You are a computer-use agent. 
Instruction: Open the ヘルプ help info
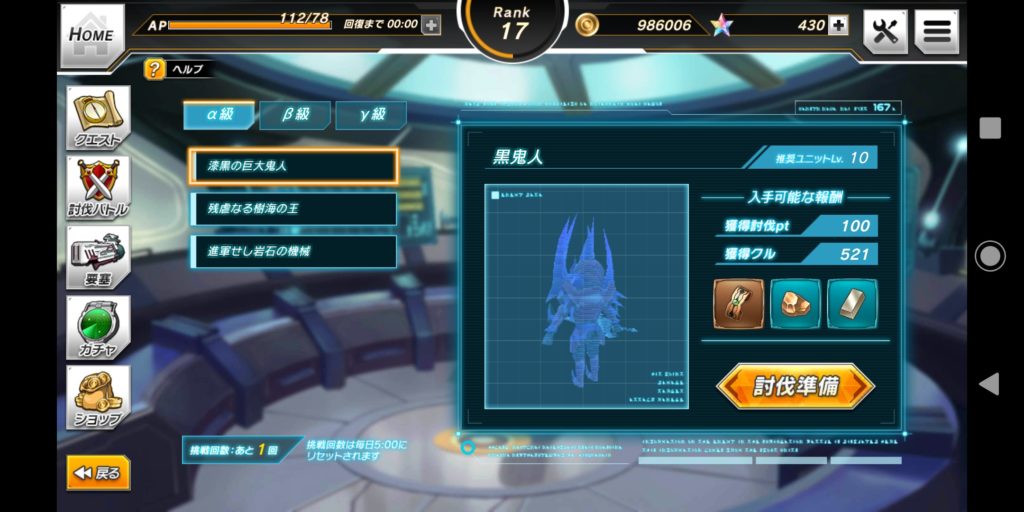[154, 69]
